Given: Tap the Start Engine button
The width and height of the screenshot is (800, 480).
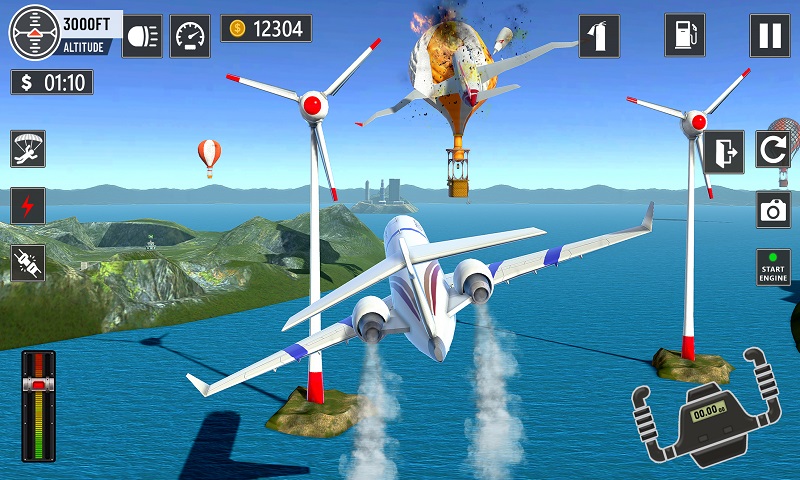Looking at the screenshot, I should [773, 267].
